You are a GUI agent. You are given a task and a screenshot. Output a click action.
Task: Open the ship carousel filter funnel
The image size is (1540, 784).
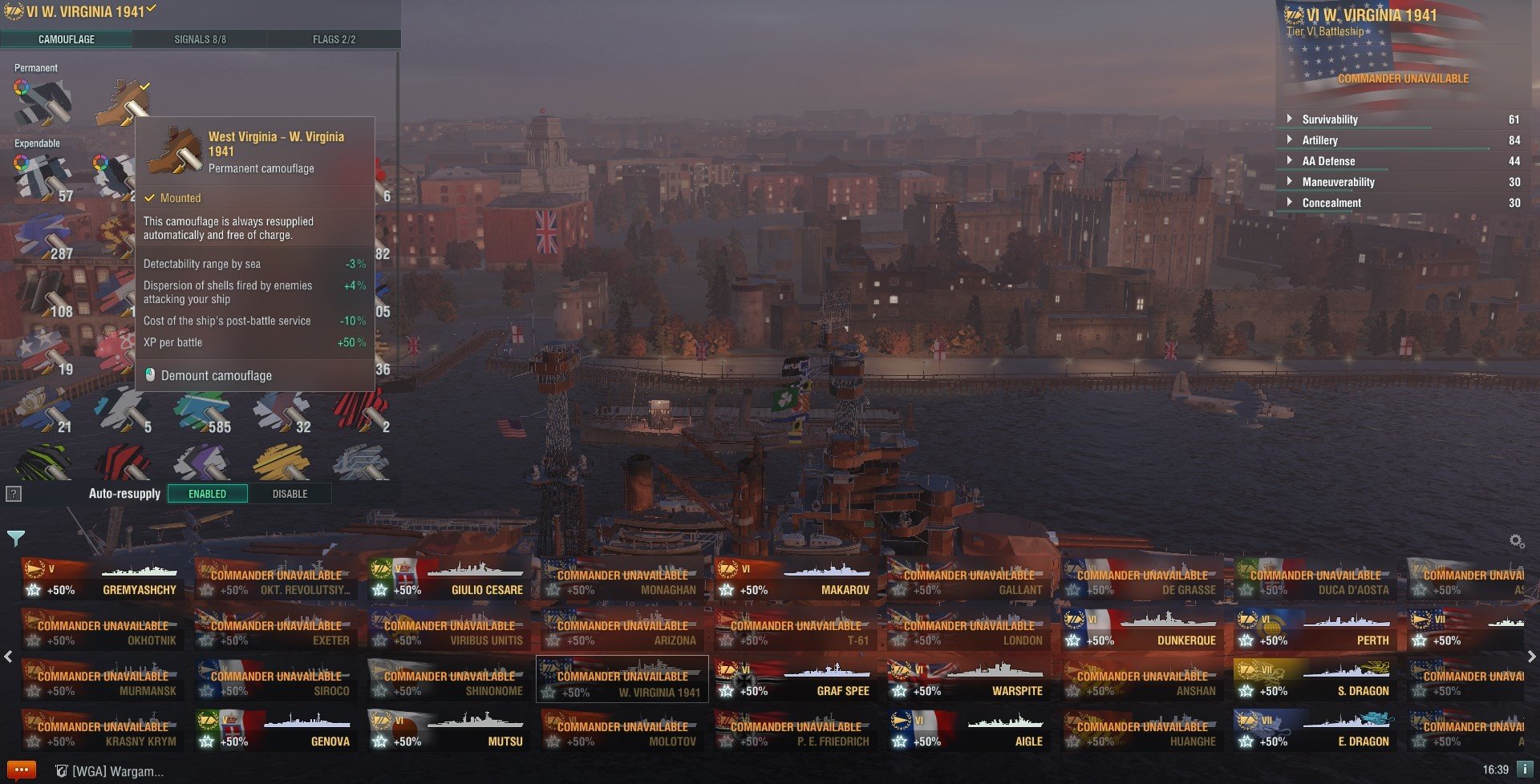(15, 537)
